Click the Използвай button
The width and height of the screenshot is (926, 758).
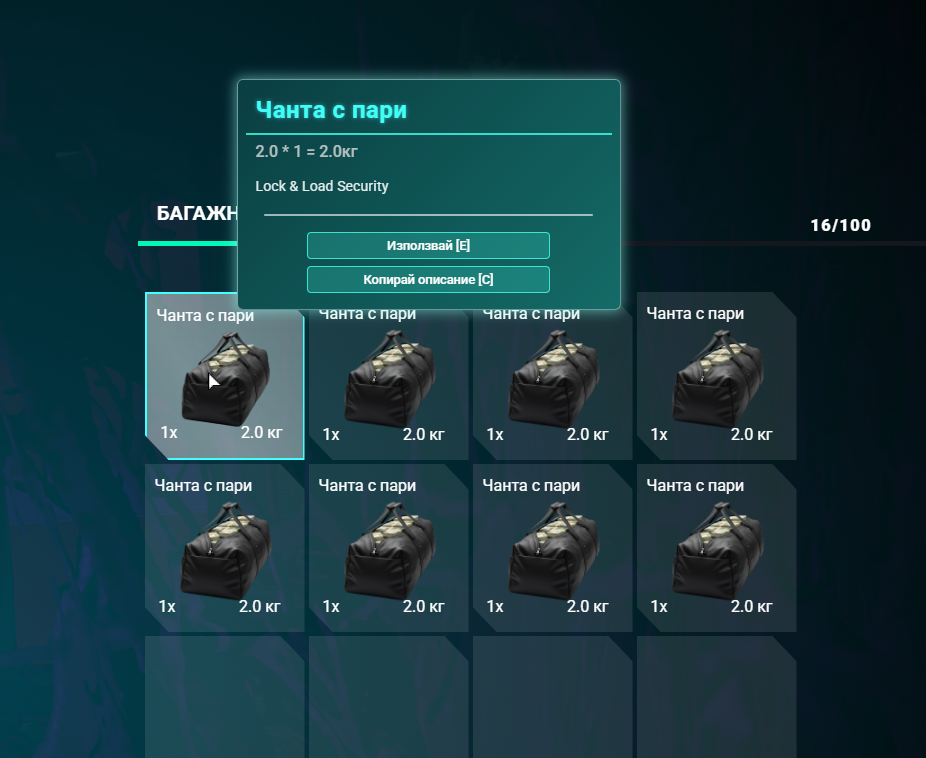(x=428, y=245)
